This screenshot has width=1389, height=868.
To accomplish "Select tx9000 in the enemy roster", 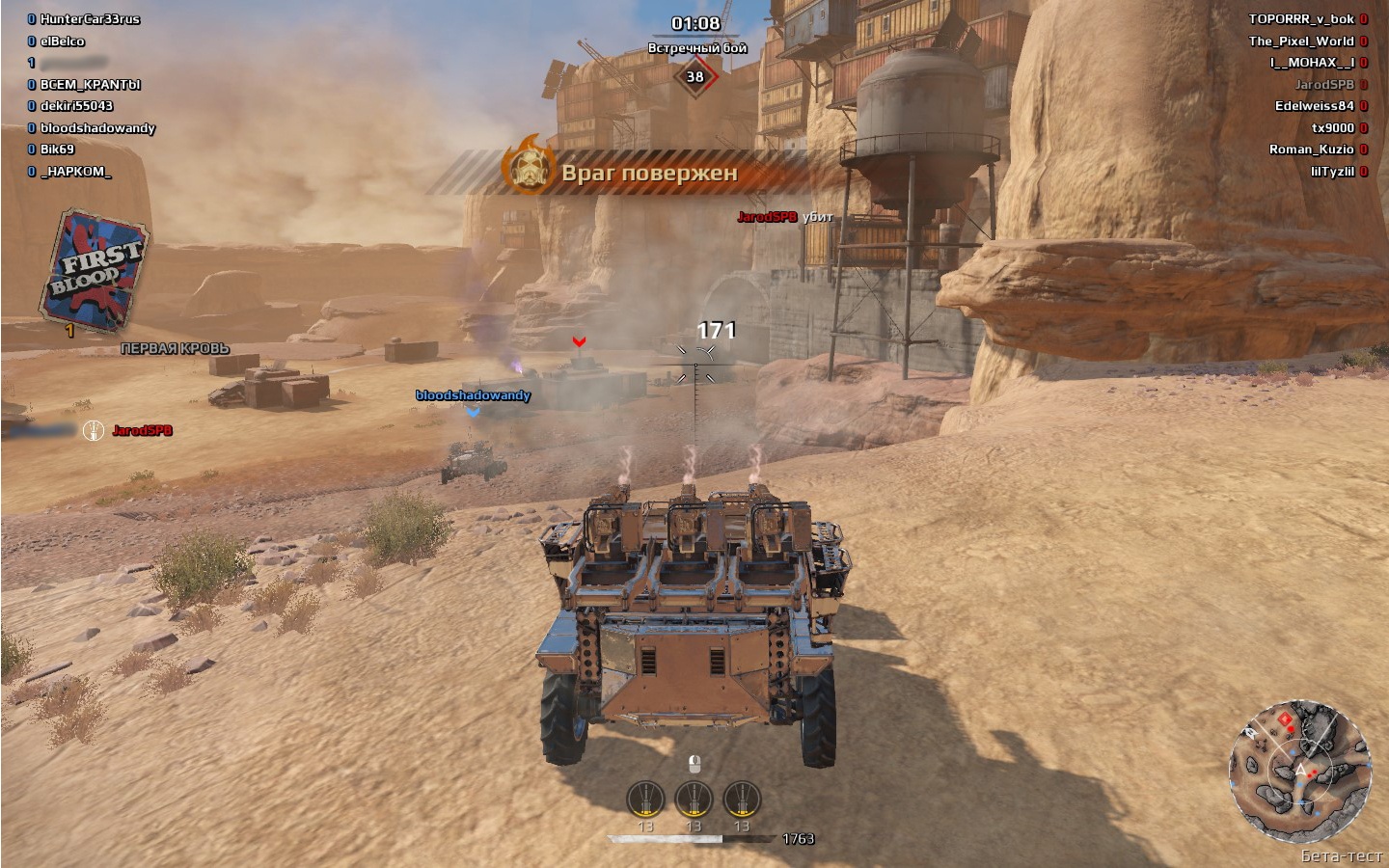I will click(1332, 128).
